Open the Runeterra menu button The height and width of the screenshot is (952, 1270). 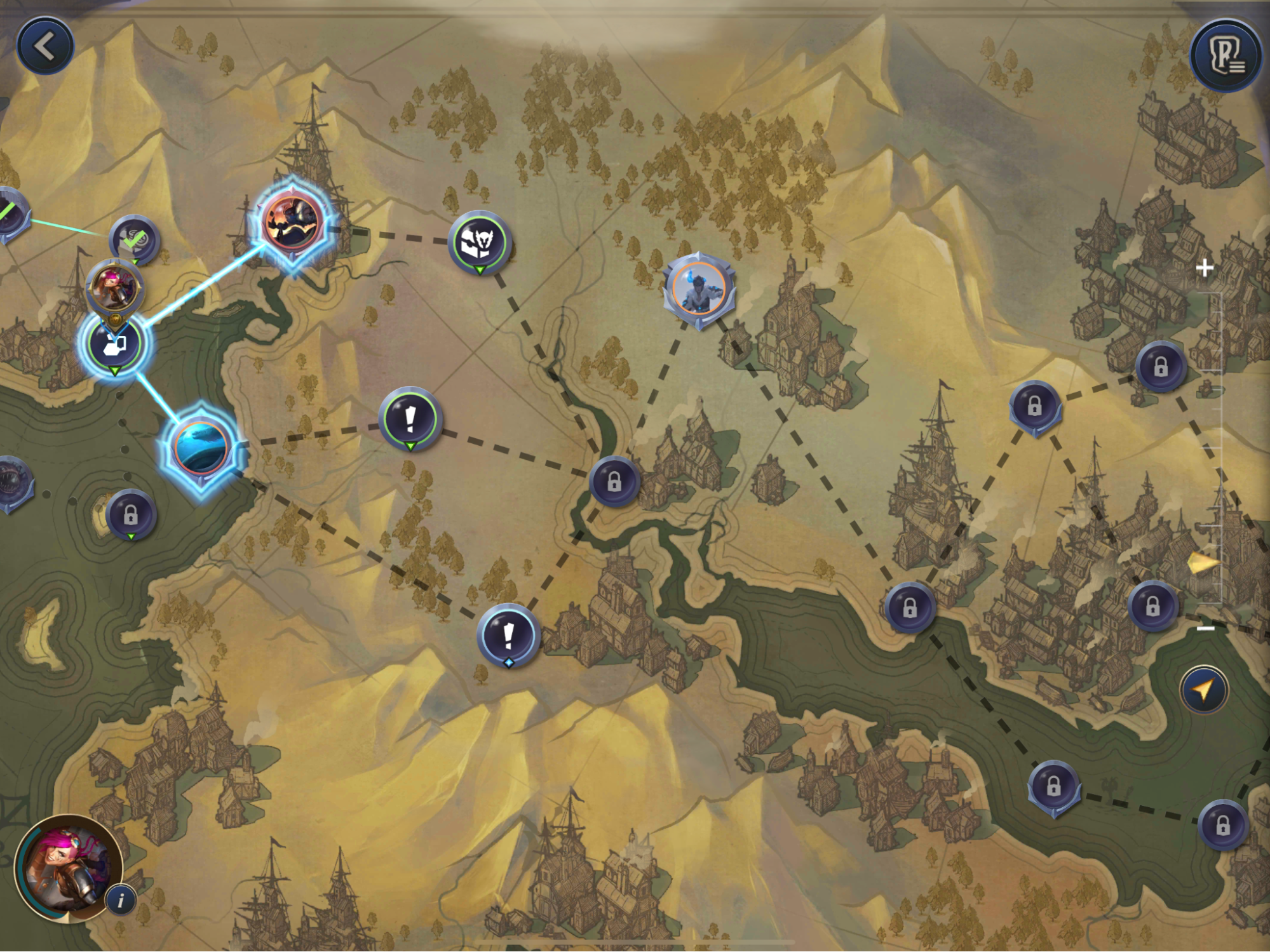point(1226,57)
